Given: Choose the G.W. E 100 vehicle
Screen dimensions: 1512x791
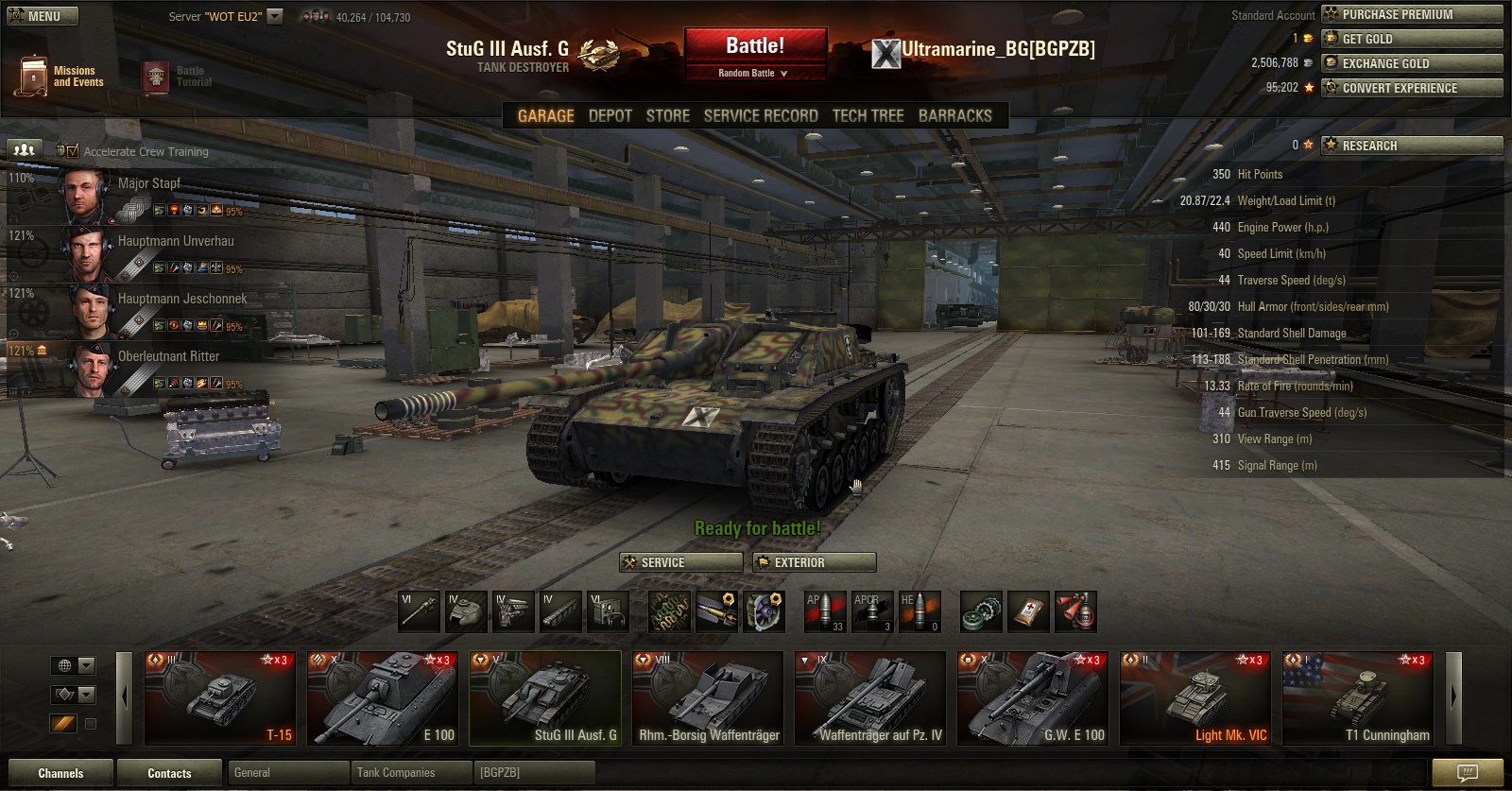Looking at the screenshot, I should (x=1032, y=698).
